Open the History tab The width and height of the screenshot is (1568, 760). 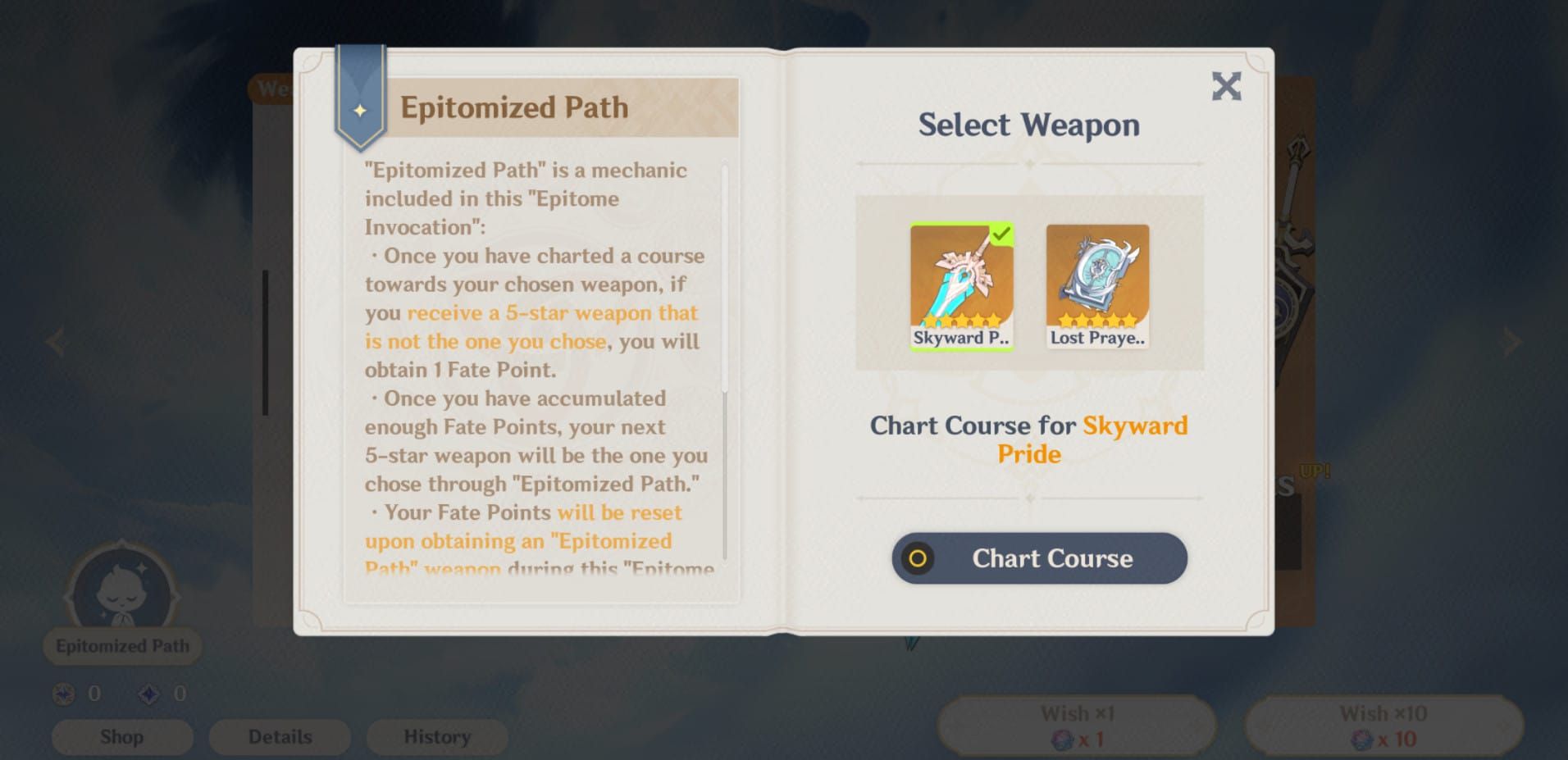(x=436, y=736)
